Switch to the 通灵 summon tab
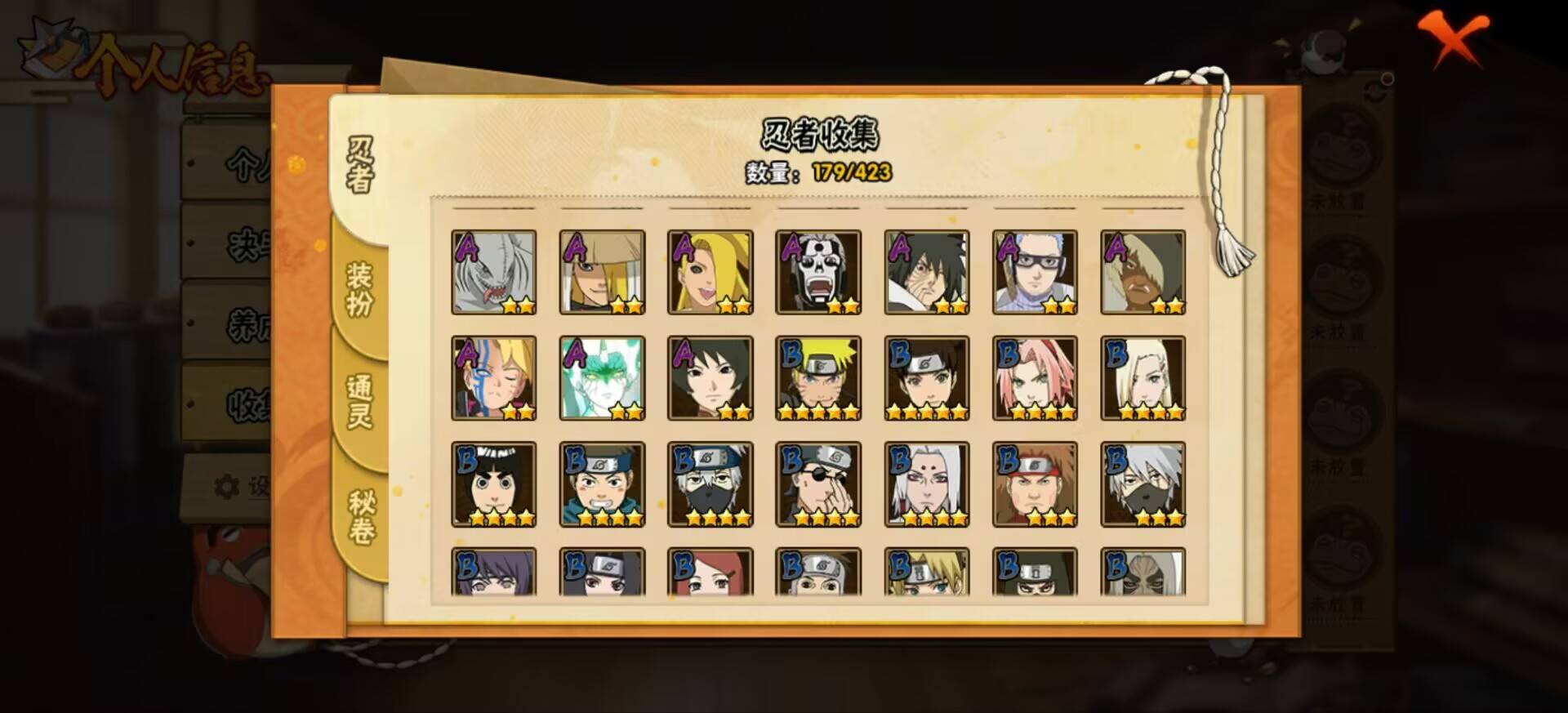 [360, 402]
